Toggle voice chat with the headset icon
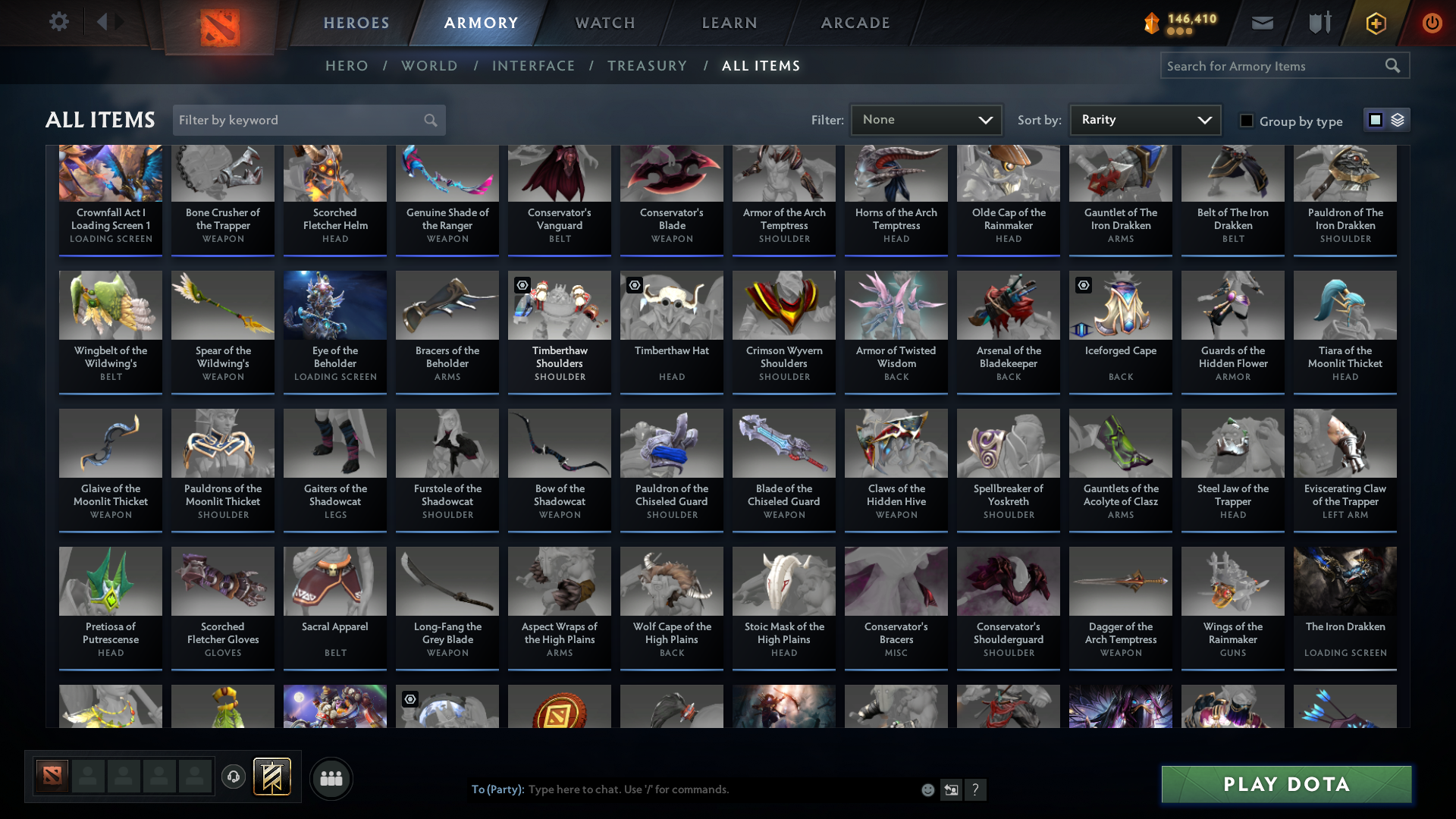The width and height of the screenshot is (1456, 819). coord(233,778)
